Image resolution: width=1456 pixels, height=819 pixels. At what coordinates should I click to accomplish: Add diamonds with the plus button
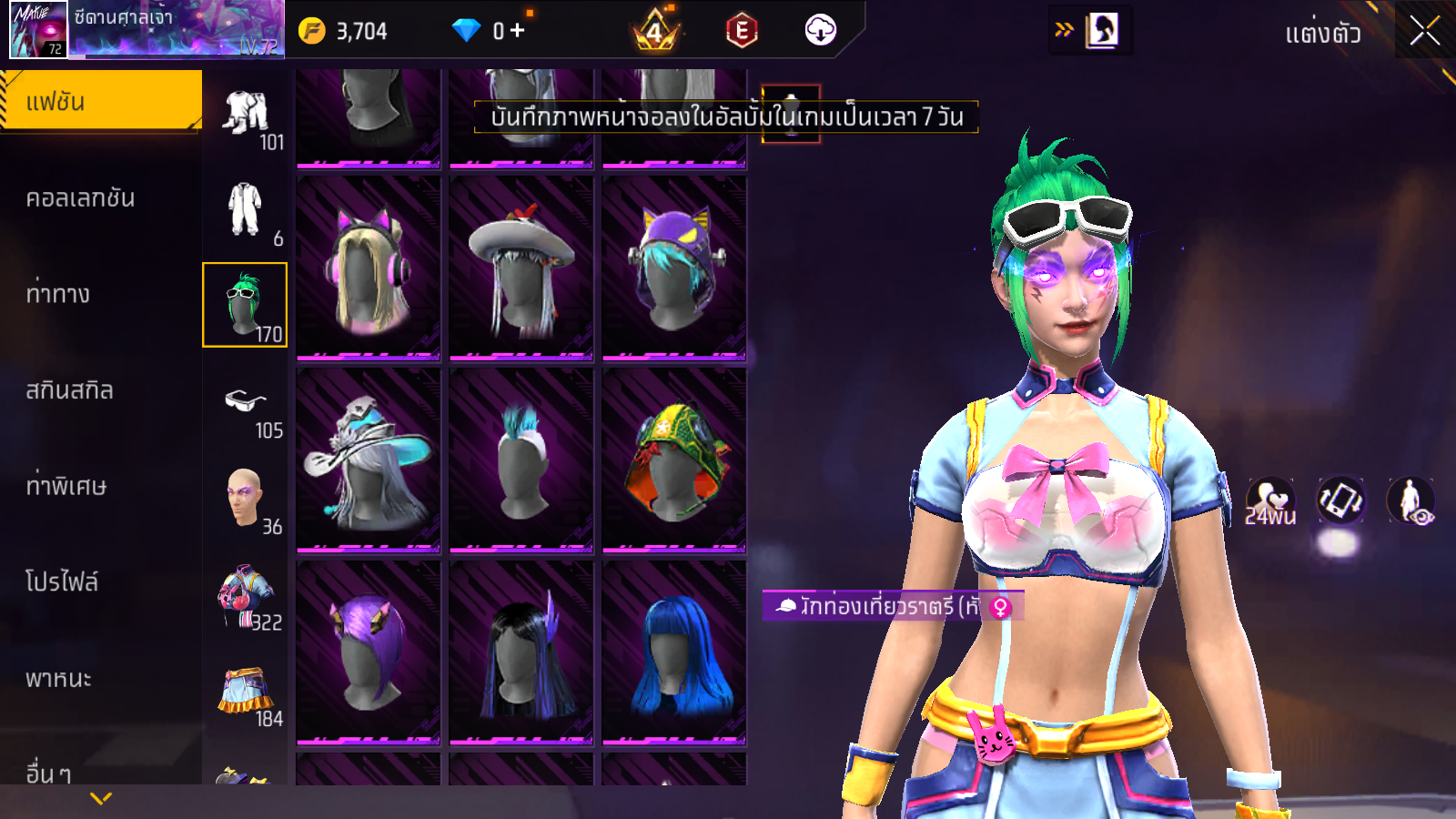[x=517, y=31]
